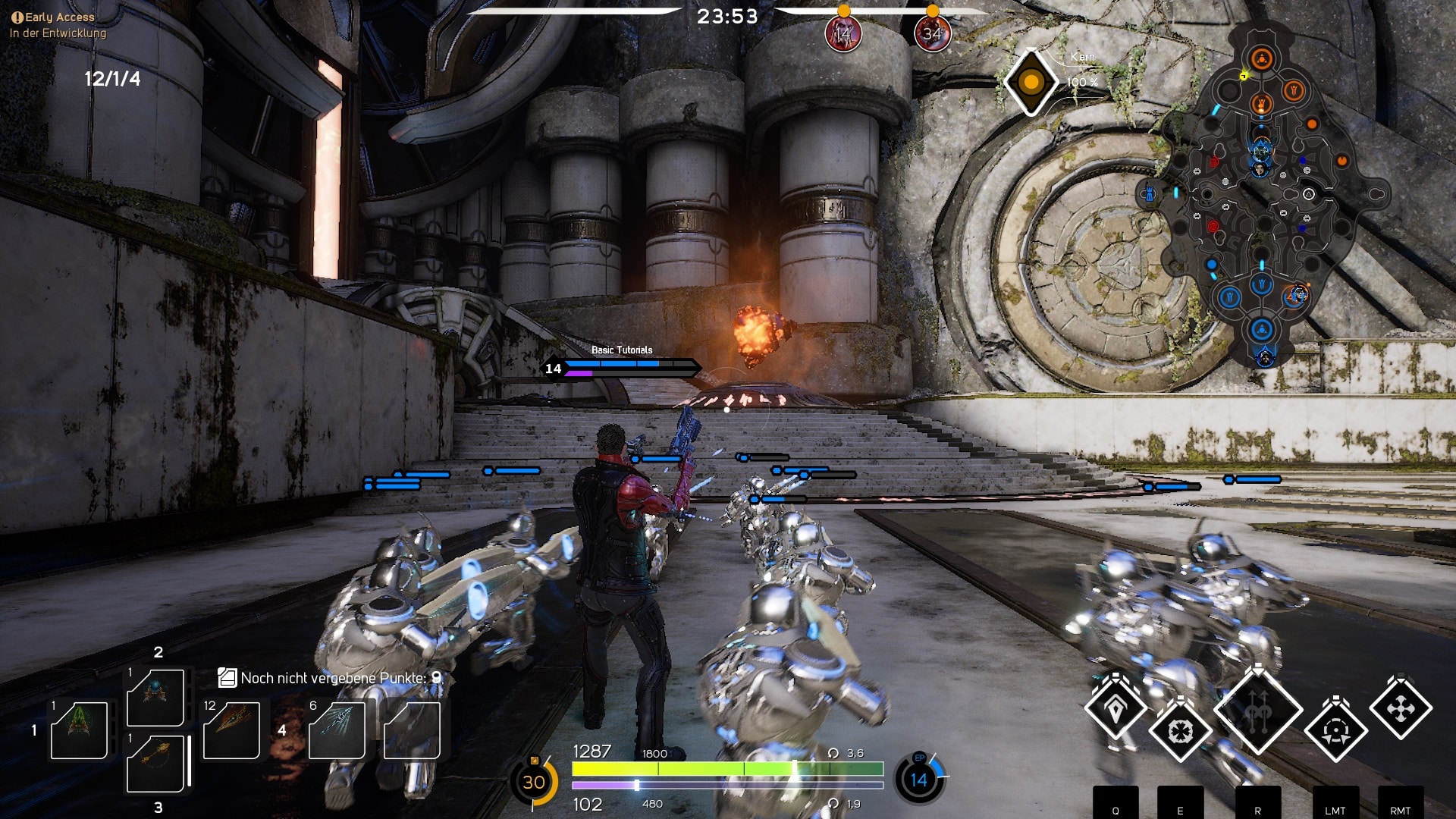The image size is (1456, 819).
Task: Click the enemy hero portrait showing 34
Action: 932,34
